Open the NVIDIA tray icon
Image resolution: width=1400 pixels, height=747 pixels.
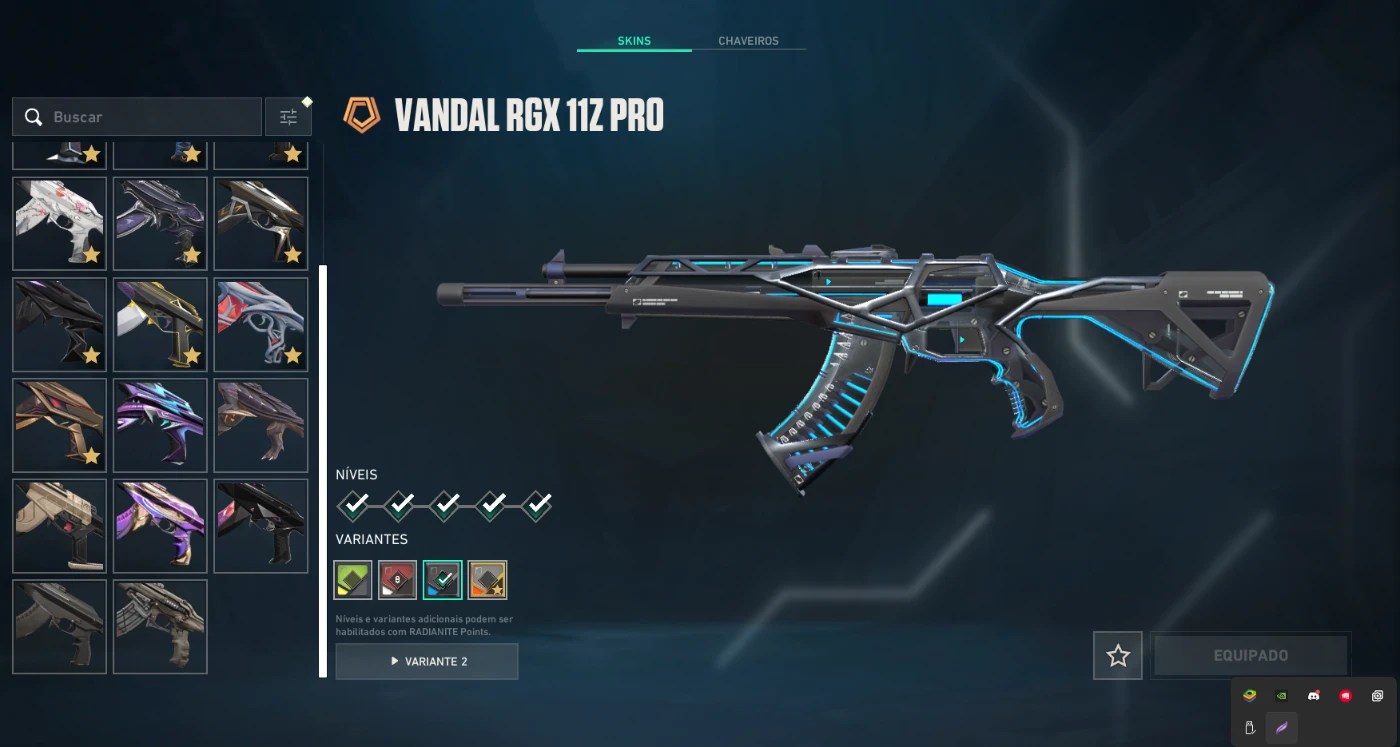1281,695
